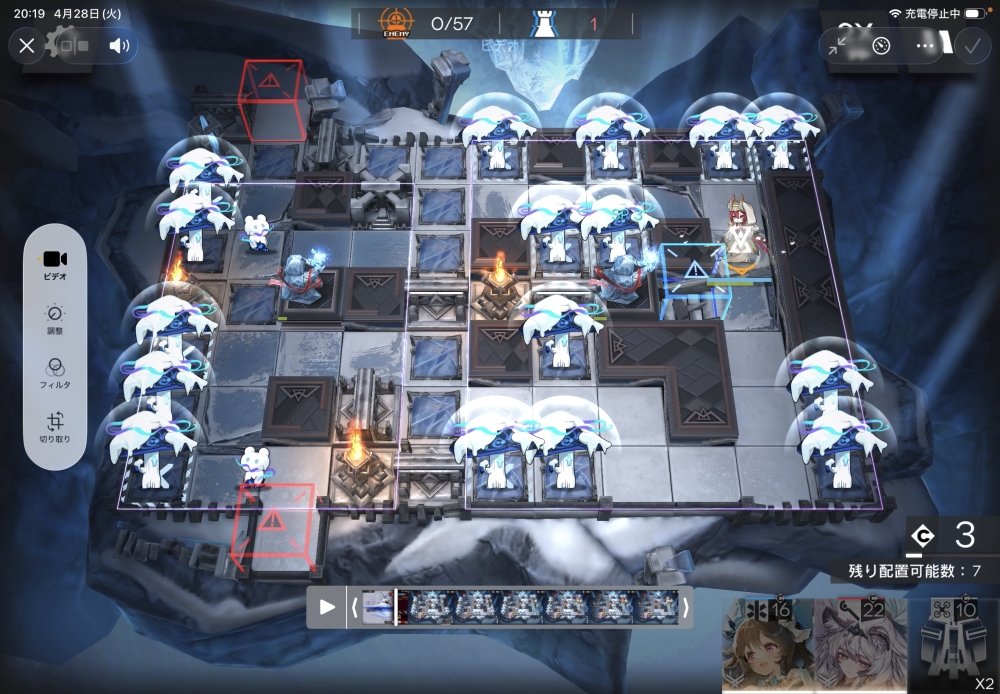1000x694 pixels.
Task: Open the フィルタ filter tool
Action: point(56,372)
